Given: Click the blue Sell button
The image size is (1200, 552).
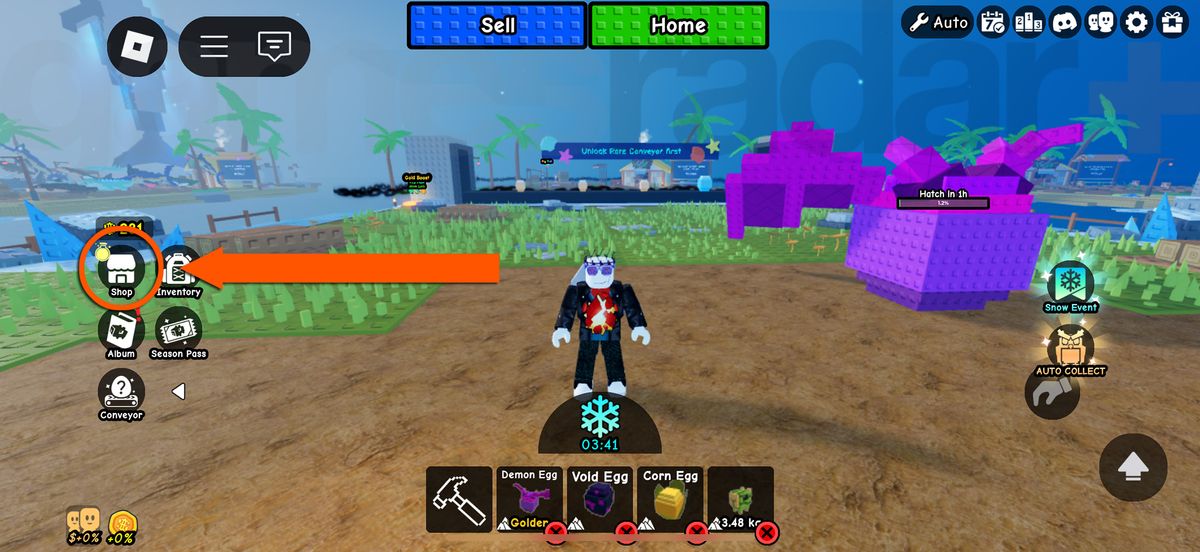Looking at the screenshot, I should 497,26.
